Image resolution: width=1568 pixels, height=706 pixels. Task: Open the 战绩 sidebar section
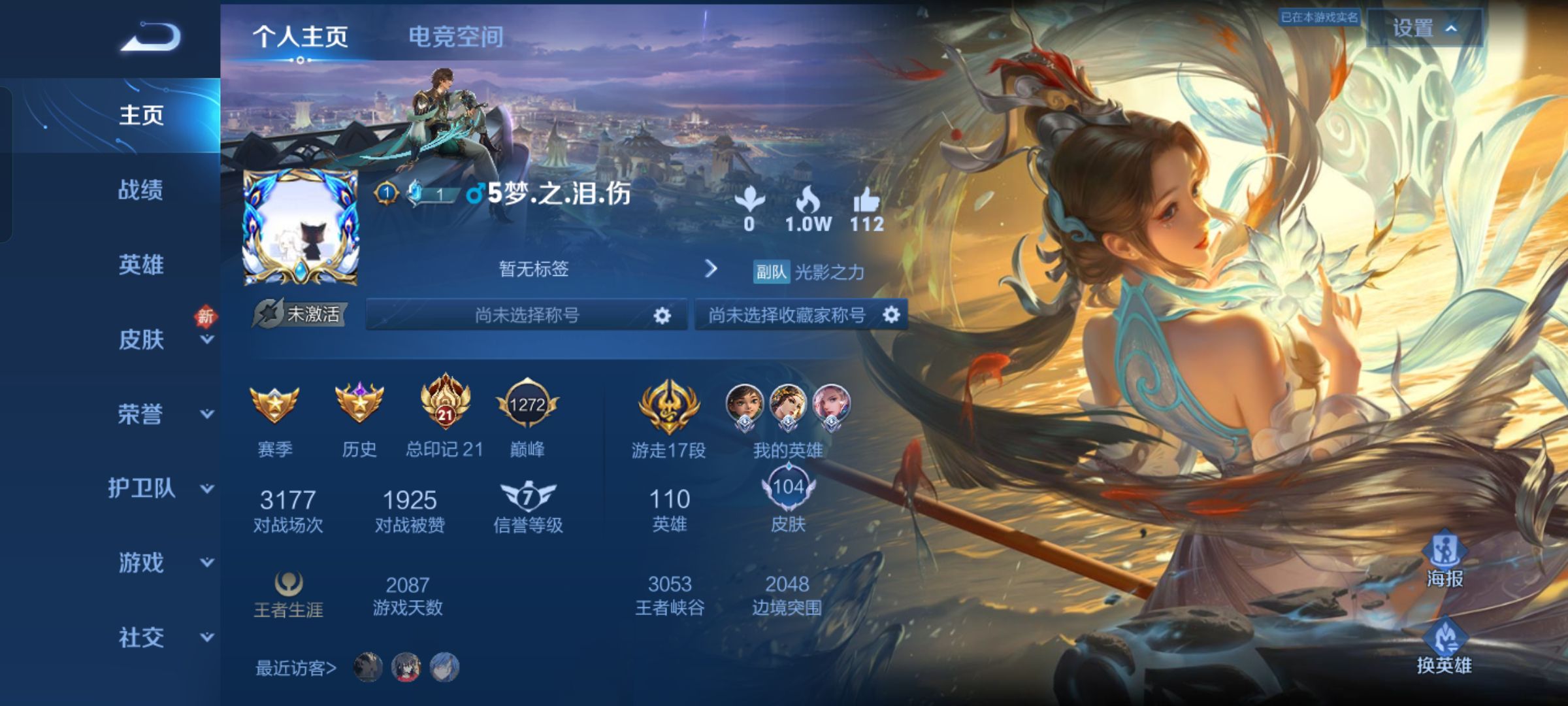(x=140, y=190)
